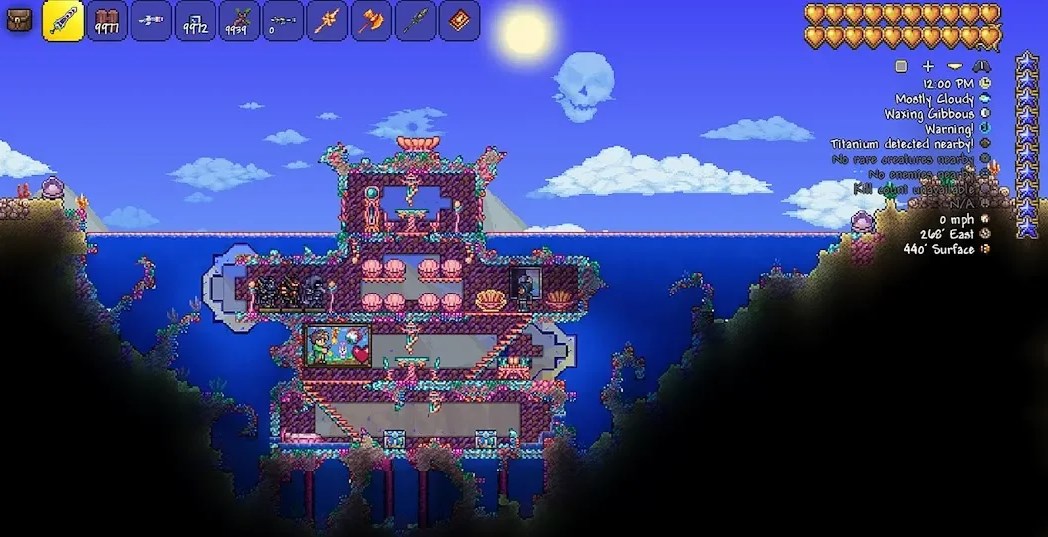Open the inventory bag icon

pos(19,20)
